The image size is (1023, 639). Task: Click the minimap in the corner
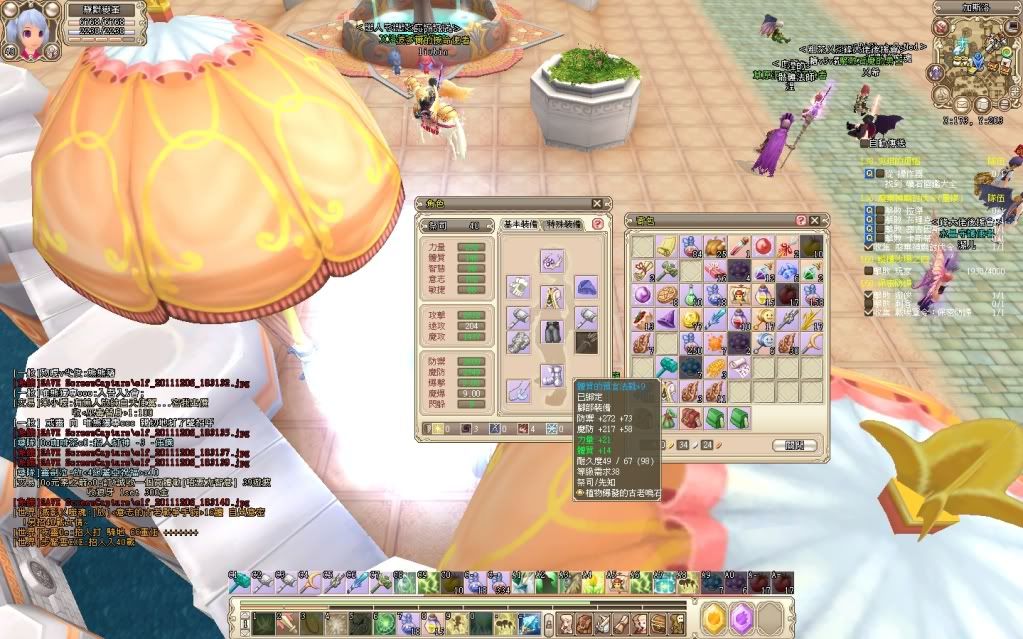[x=975, y=60]
